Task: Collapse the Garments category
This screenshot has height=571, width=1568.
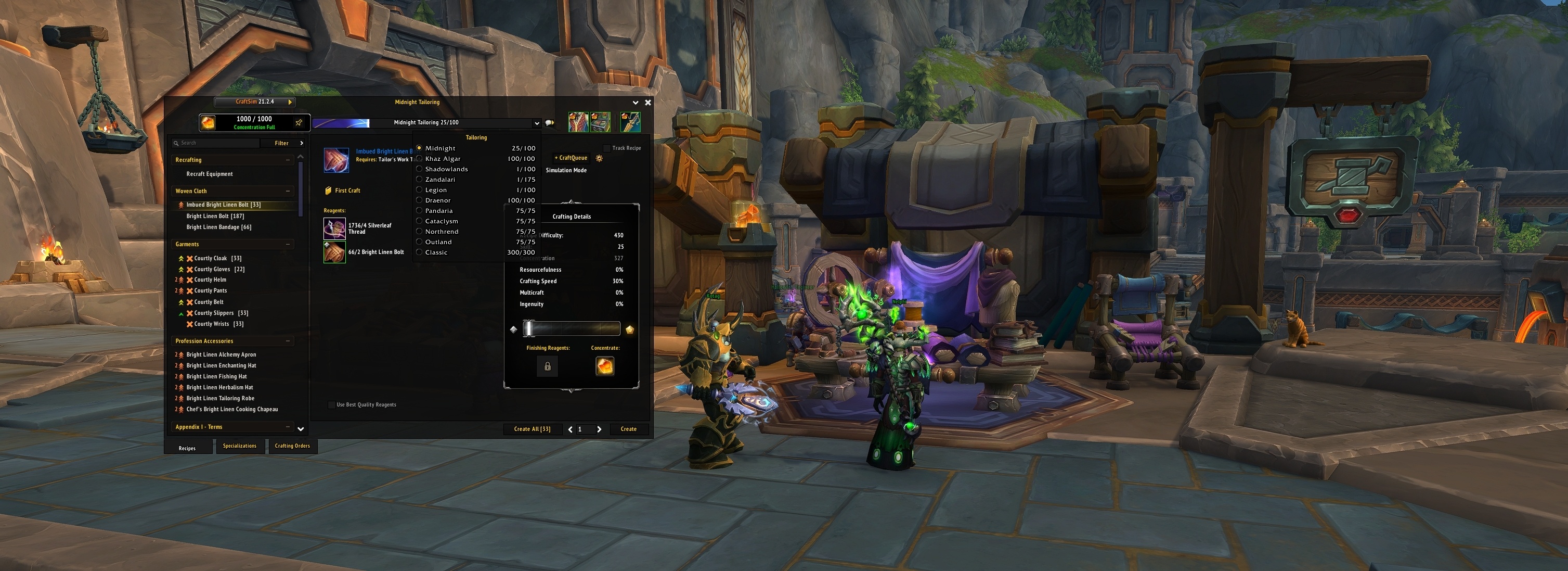Action: [x=288, y=244]
